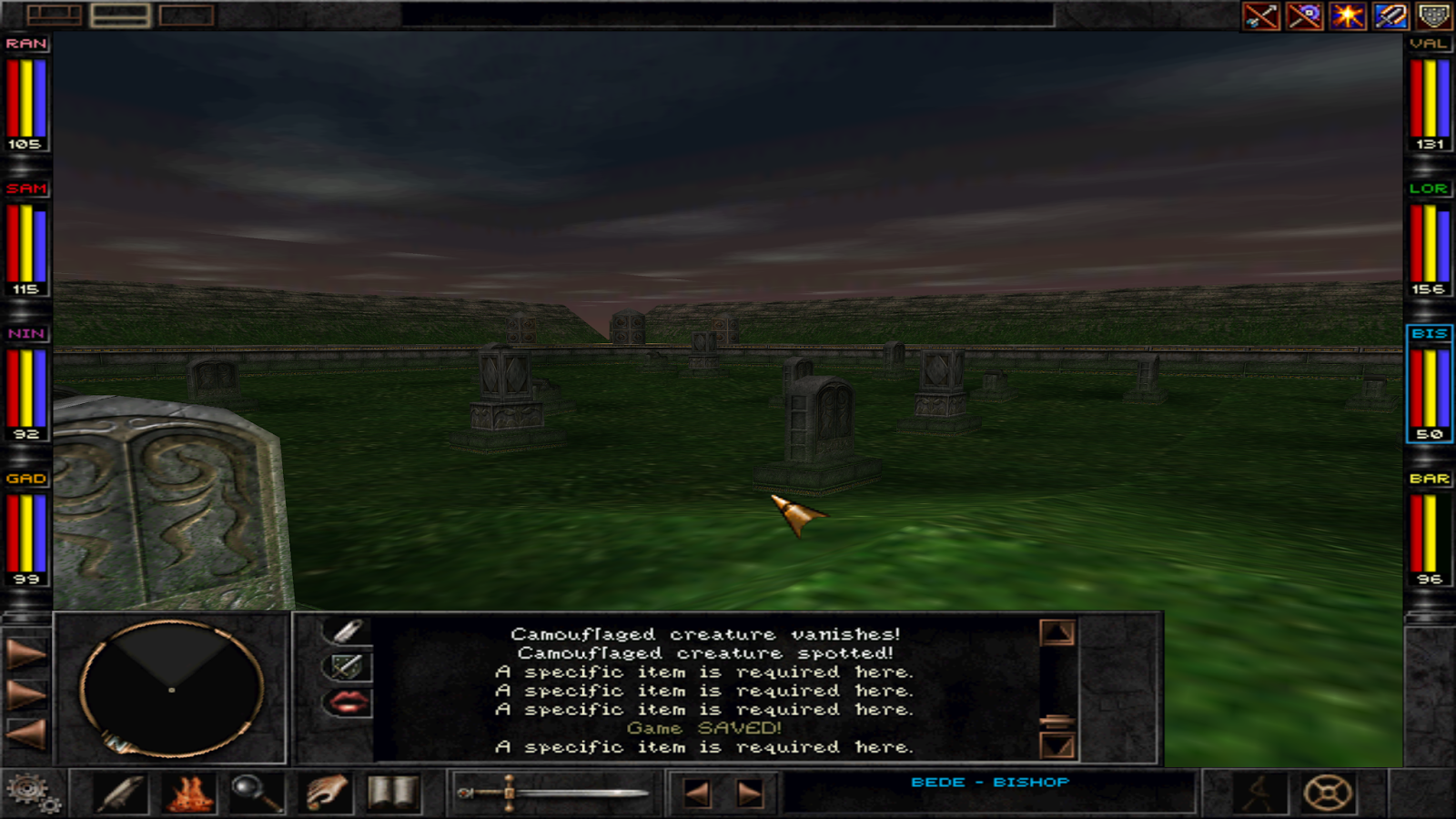Toggle the lips speech log filter
The height and width of the screenshot is (819, 1456).
[x=350, y=703]
